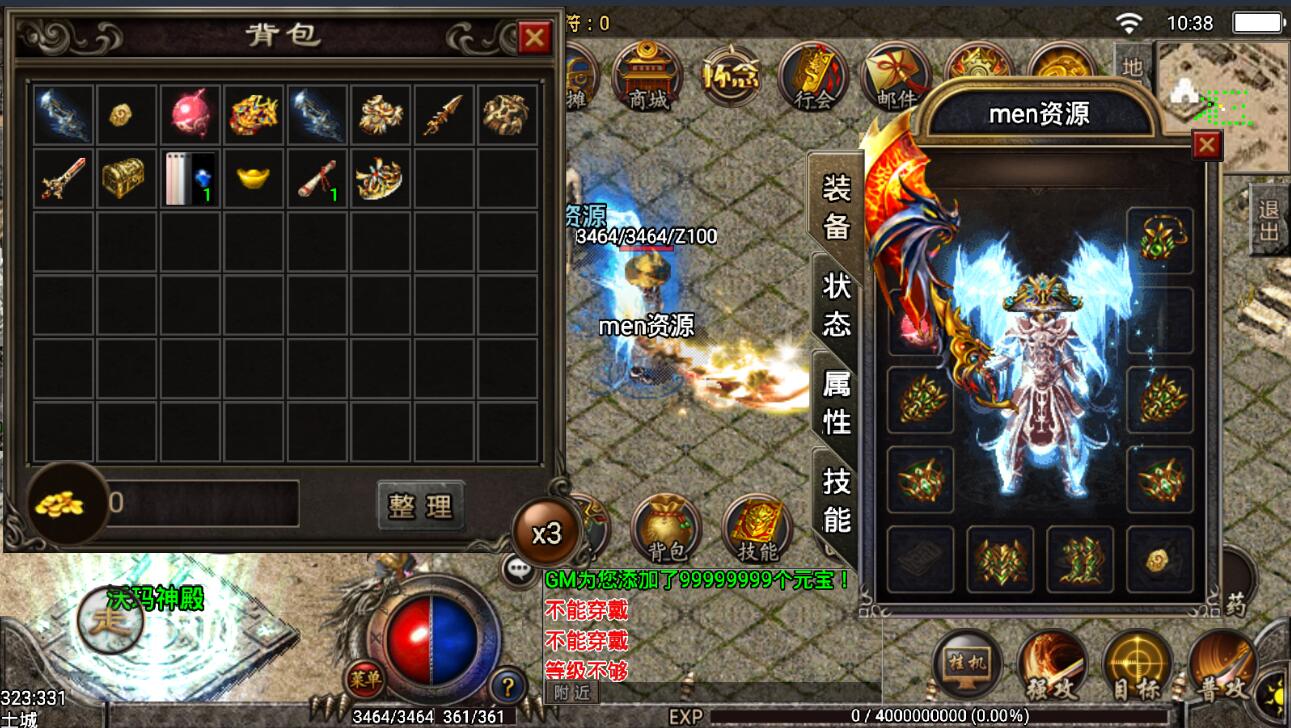Viewport: 1291px width, 728px height.
Task: Close the character equipment panel
Action: 1207,146
